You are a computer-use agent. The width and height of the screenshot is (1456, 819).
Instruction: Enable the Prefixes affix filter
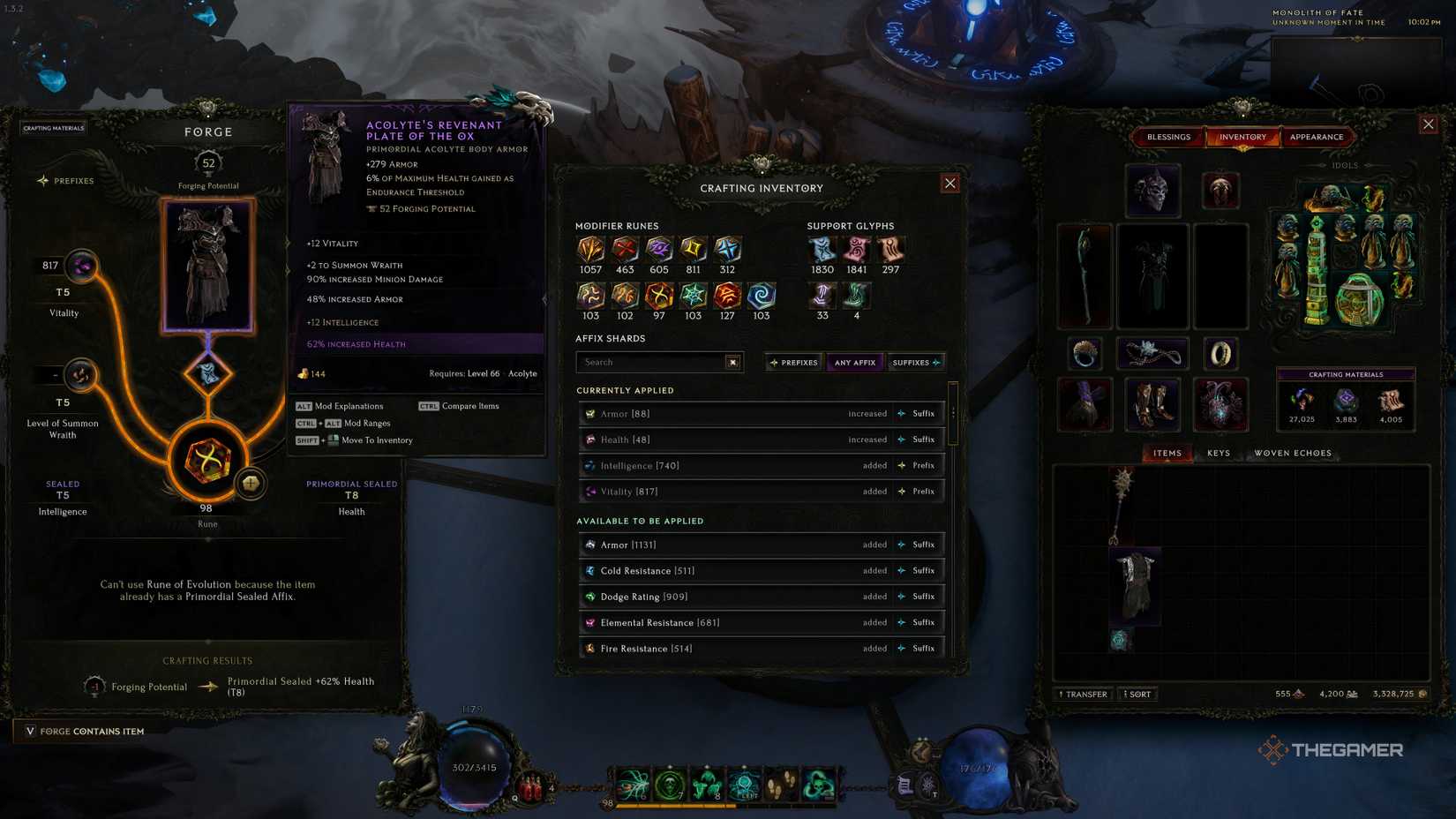click(x=792, y=362)
